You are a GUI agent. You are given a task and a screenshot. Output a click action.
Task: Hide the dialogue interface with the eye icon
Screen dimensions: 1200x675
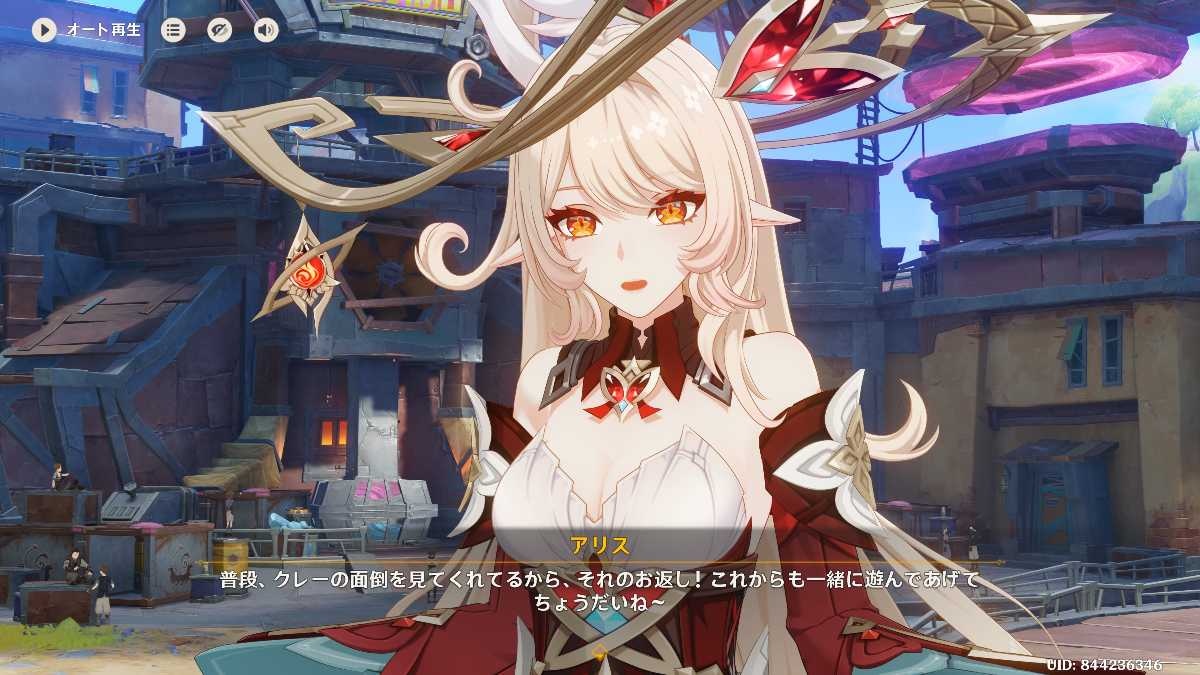[220, 29]
